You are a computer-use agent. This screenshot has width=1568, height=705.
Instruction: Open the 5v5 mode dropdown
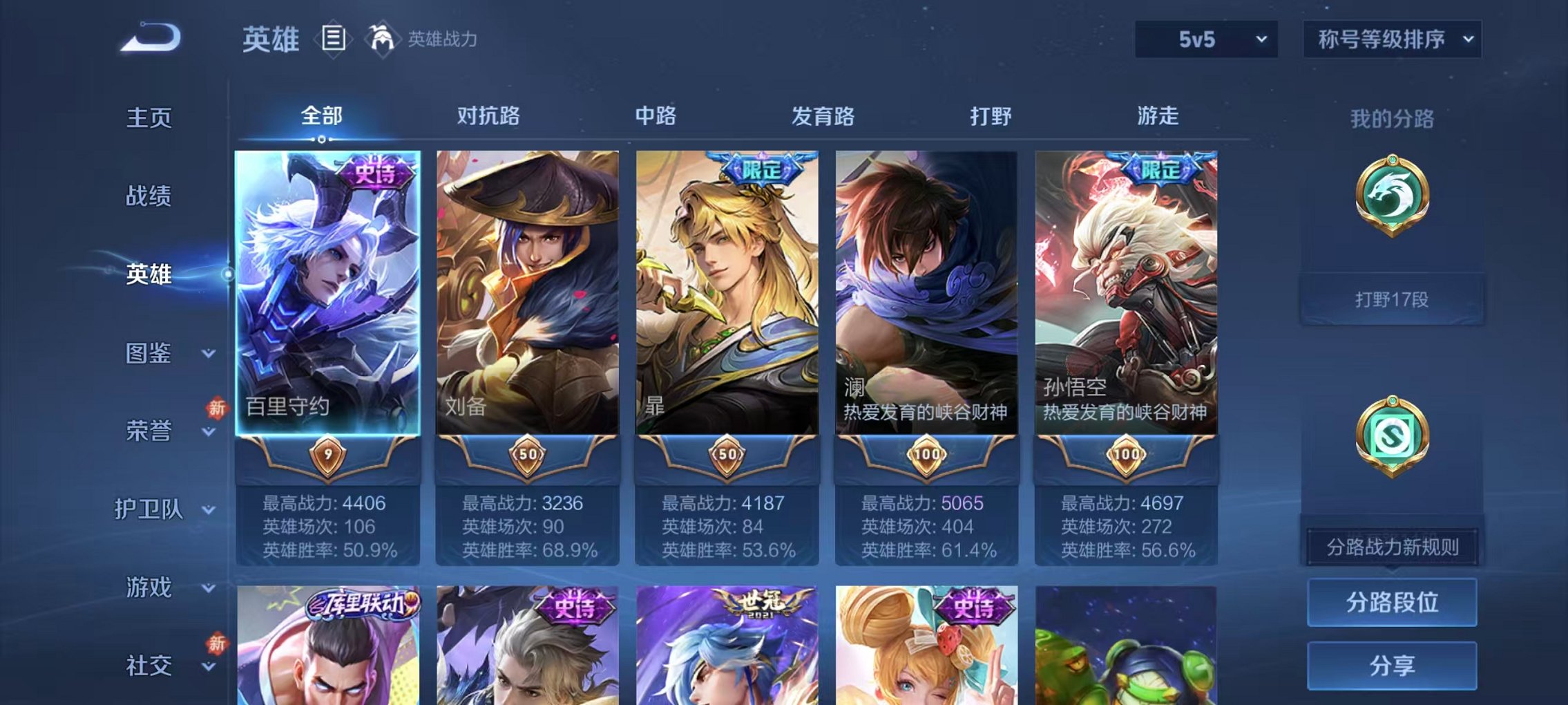pos(1205,39)
